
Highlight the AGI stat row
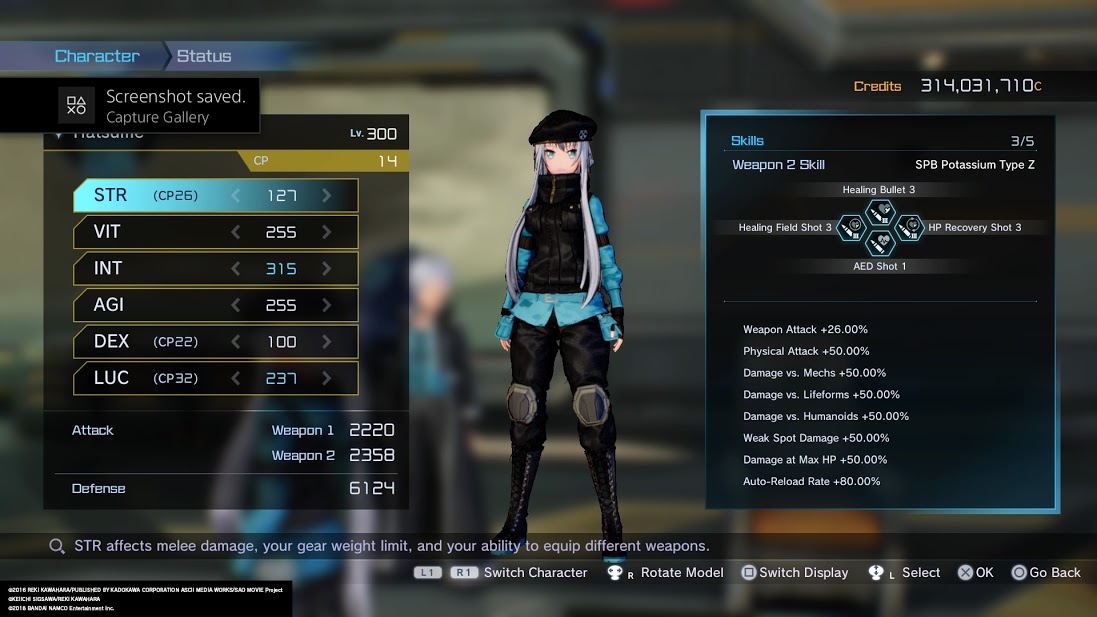click(215, 305)
